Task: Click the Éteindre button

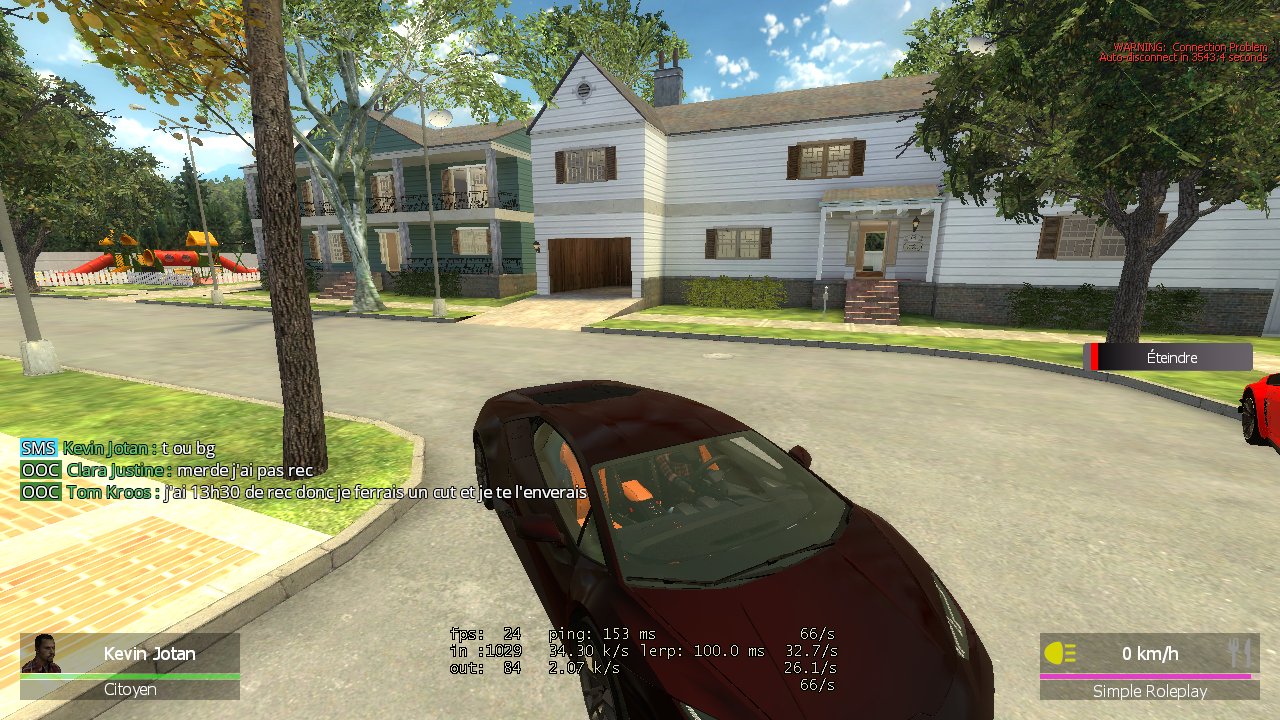Action: [x=1171, y=357]
